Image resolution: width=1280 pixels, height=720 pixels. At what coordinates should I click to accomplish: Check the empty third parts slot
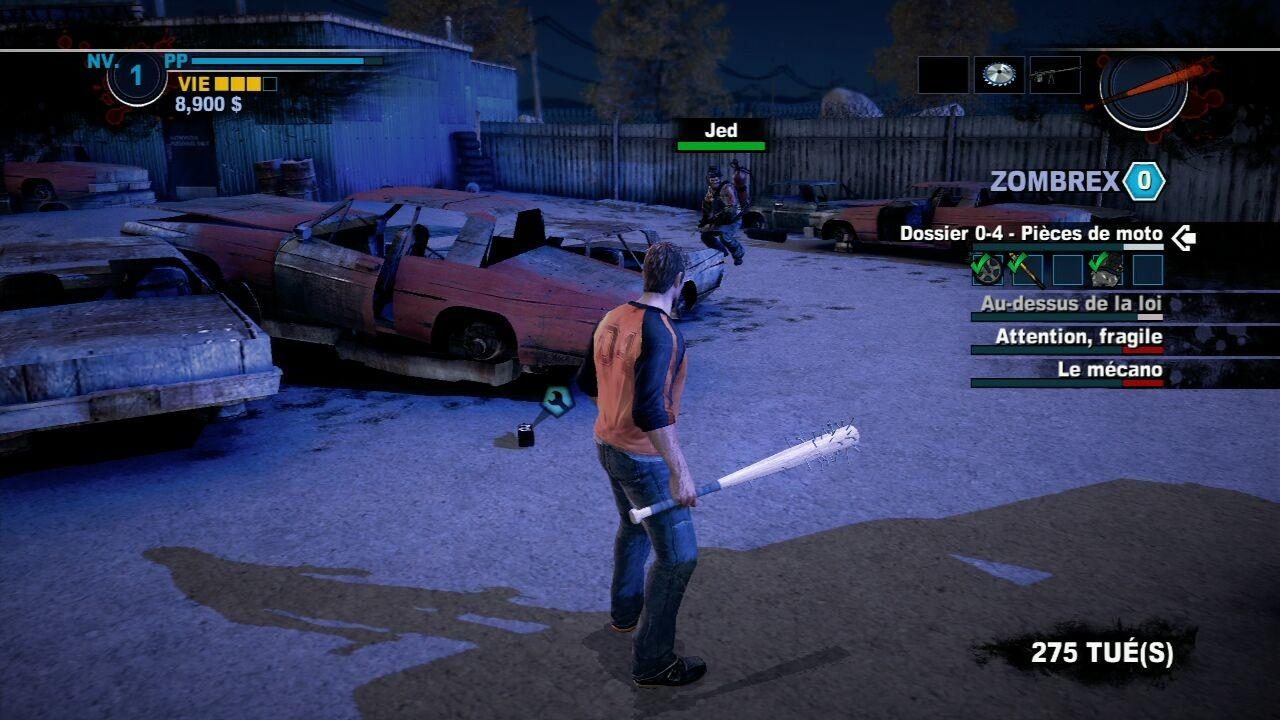pyautogui.click(x=1066, y=268)
